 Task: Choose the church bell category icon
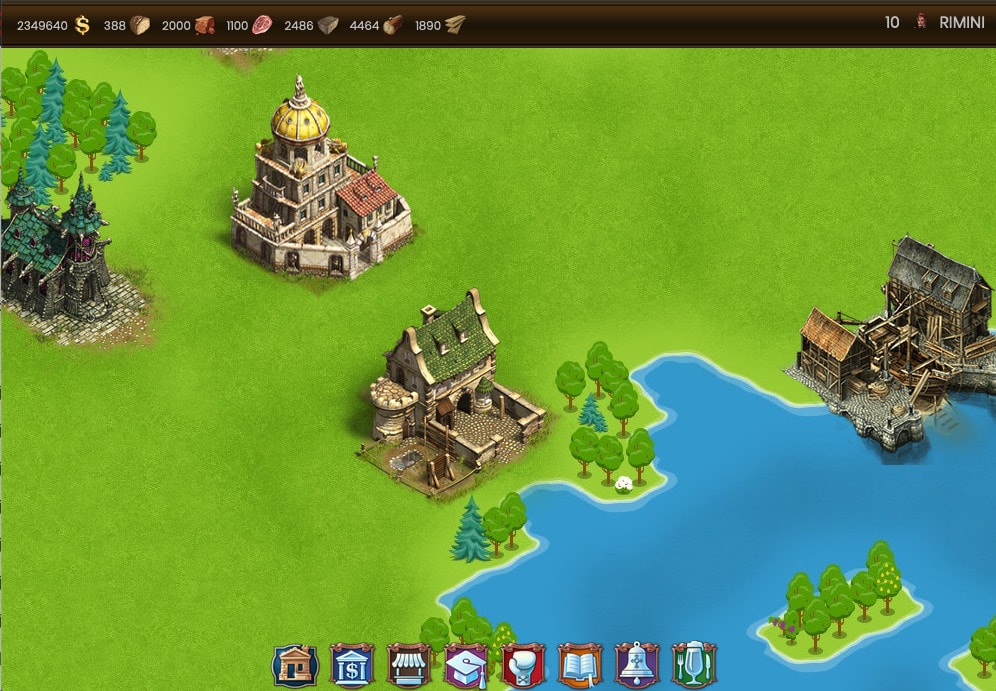click(x=637, y=665)
